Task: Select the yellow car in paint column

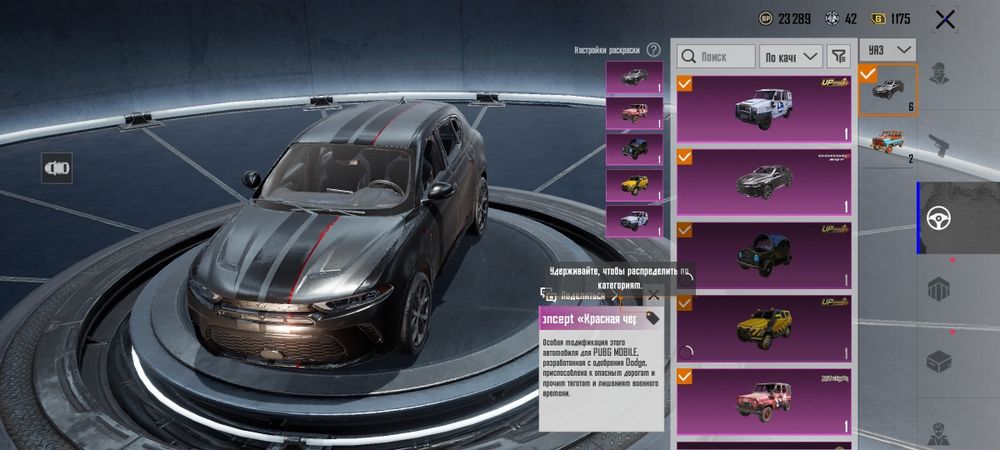Action: click(634, 184)
